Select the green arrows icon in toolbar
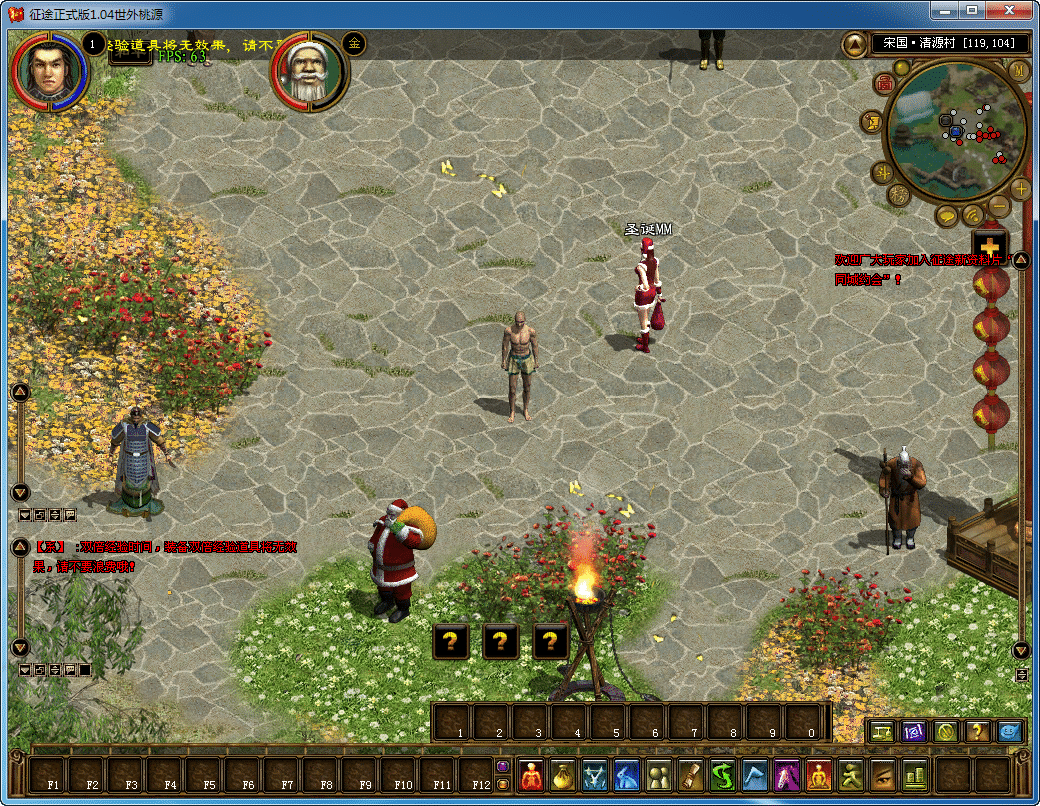 coord(723,775)
